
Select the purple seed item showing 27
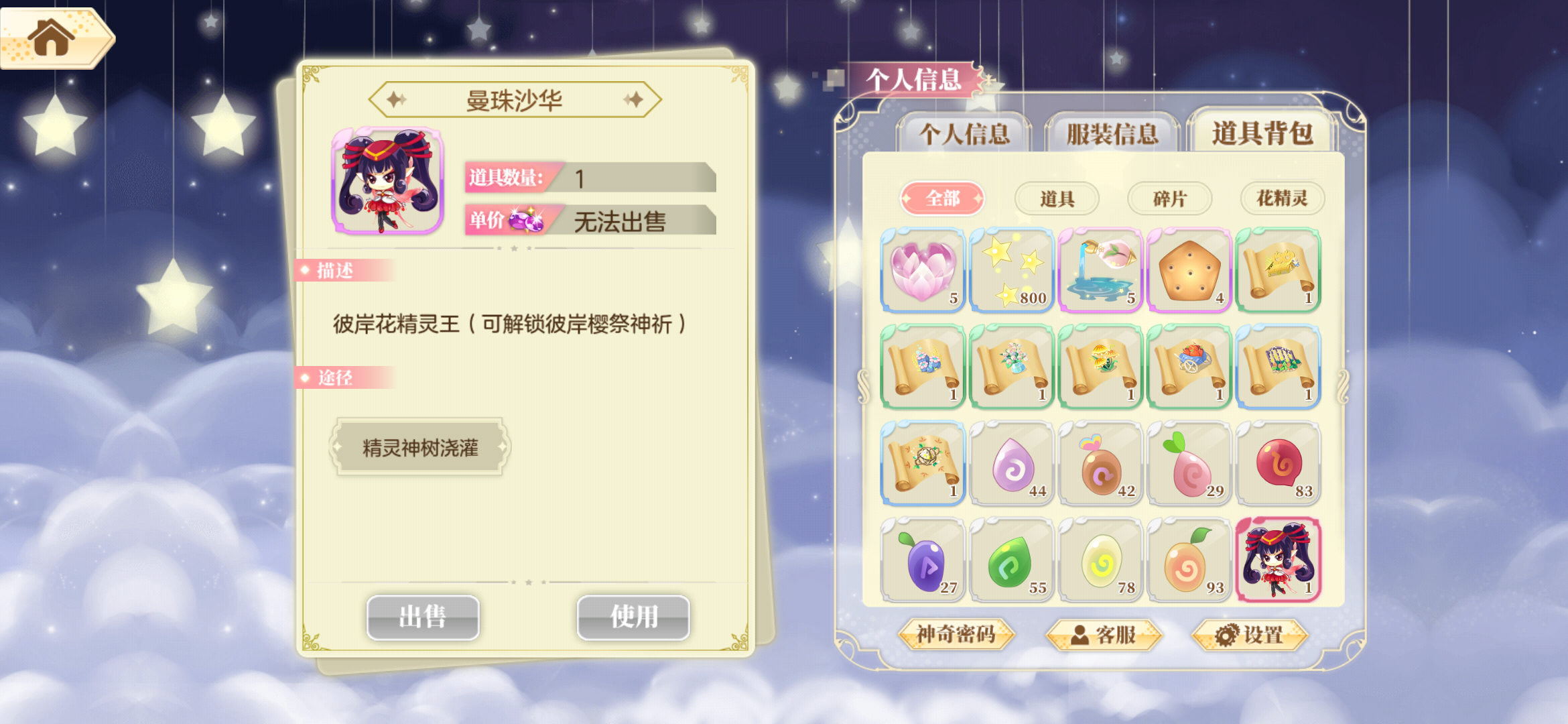[921, 560]
